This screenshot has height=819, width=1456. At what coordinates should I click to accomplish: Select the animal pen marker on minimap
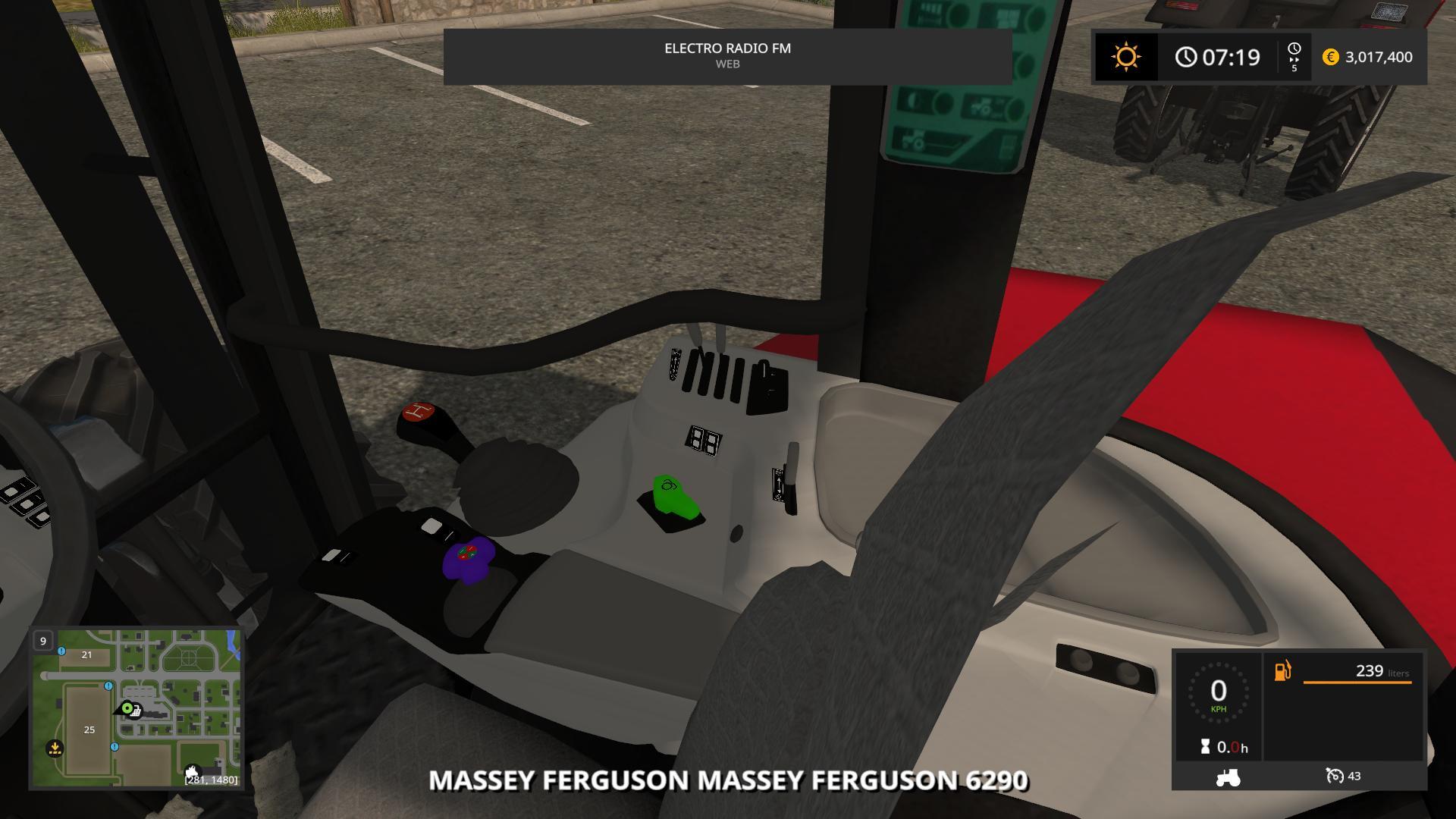[x=193, y=771]
